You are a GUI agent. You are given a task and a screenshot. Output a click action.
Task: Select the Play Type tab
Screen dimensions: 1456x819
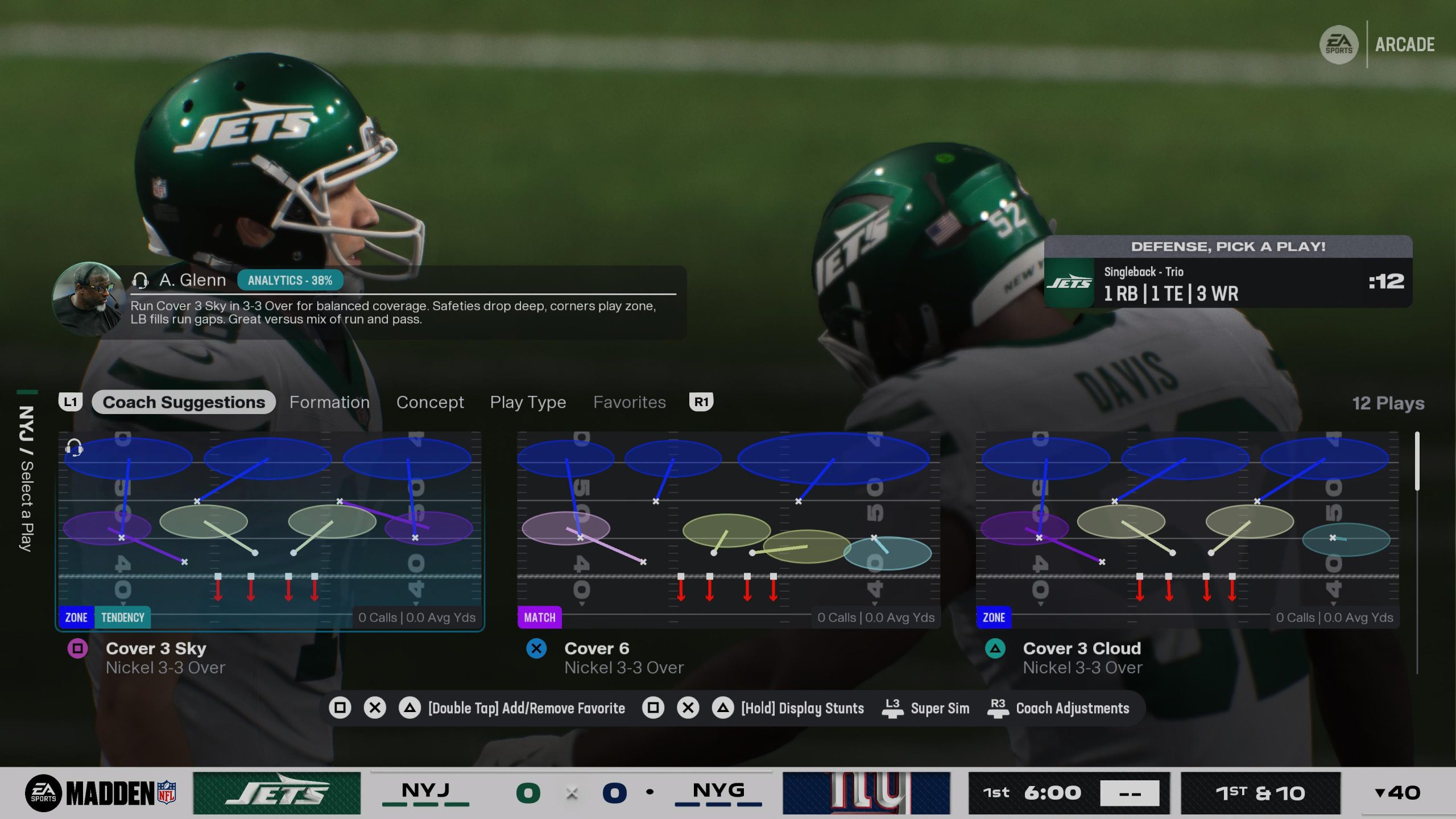528,402
